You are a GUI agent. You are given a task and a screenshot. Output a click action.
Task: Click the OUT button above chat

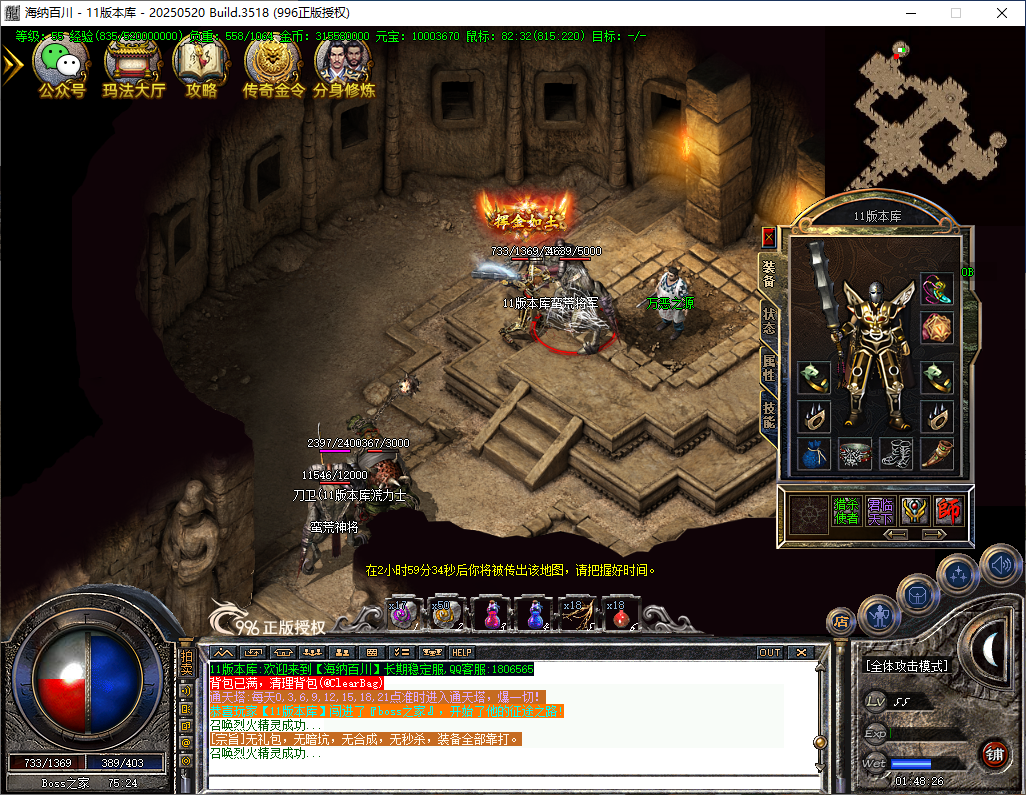pos(769,652)
